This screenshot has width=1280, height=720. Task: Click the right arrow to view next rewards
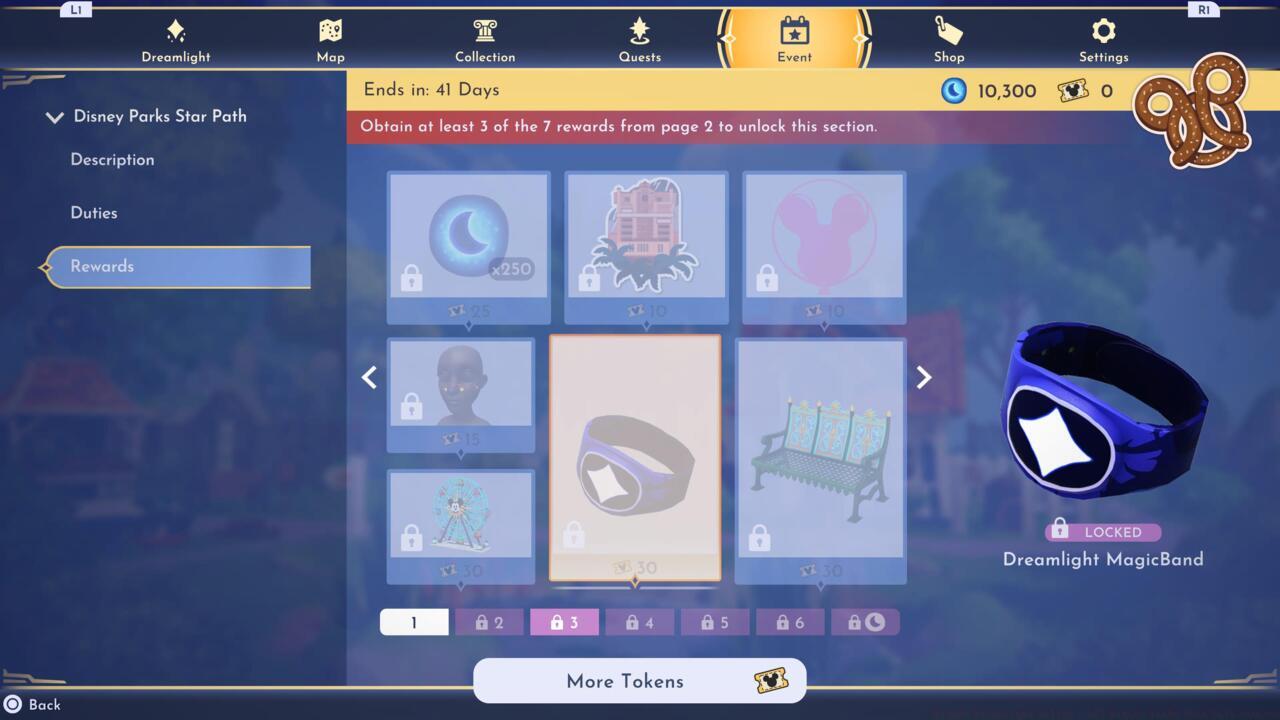tap(923, 377)
